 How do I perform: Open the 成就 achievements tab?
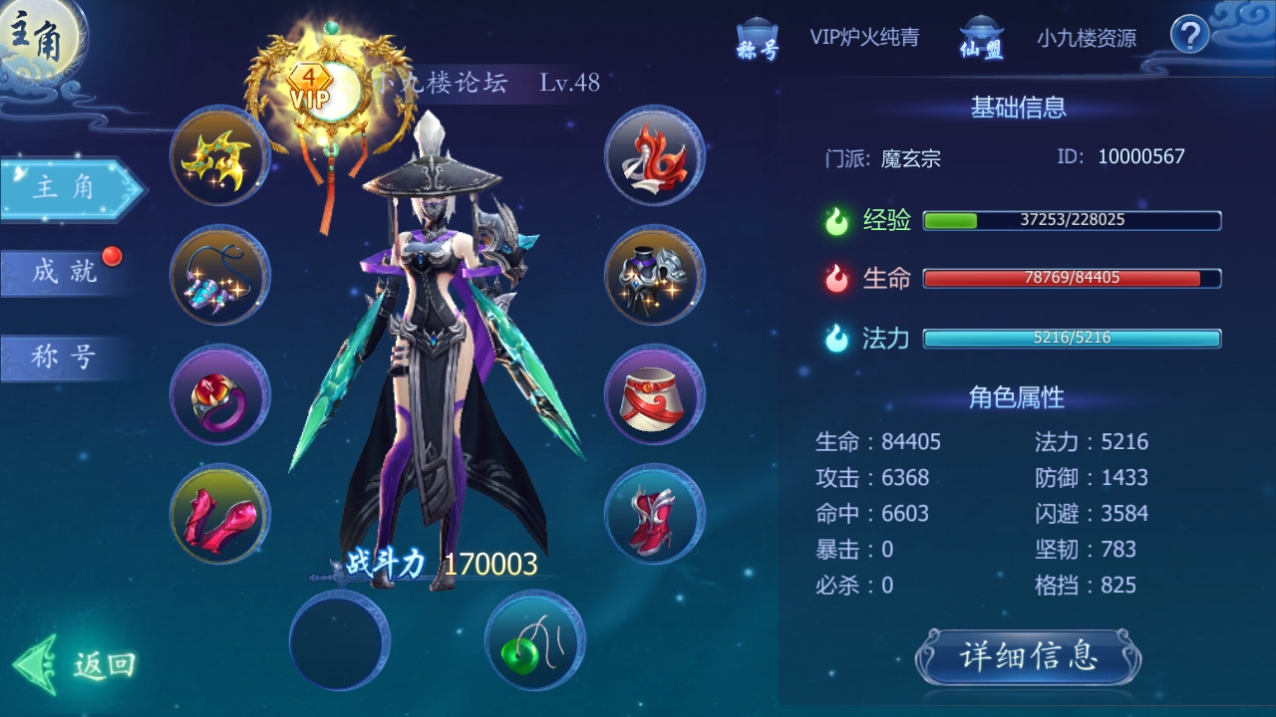(x=64, y=271)
